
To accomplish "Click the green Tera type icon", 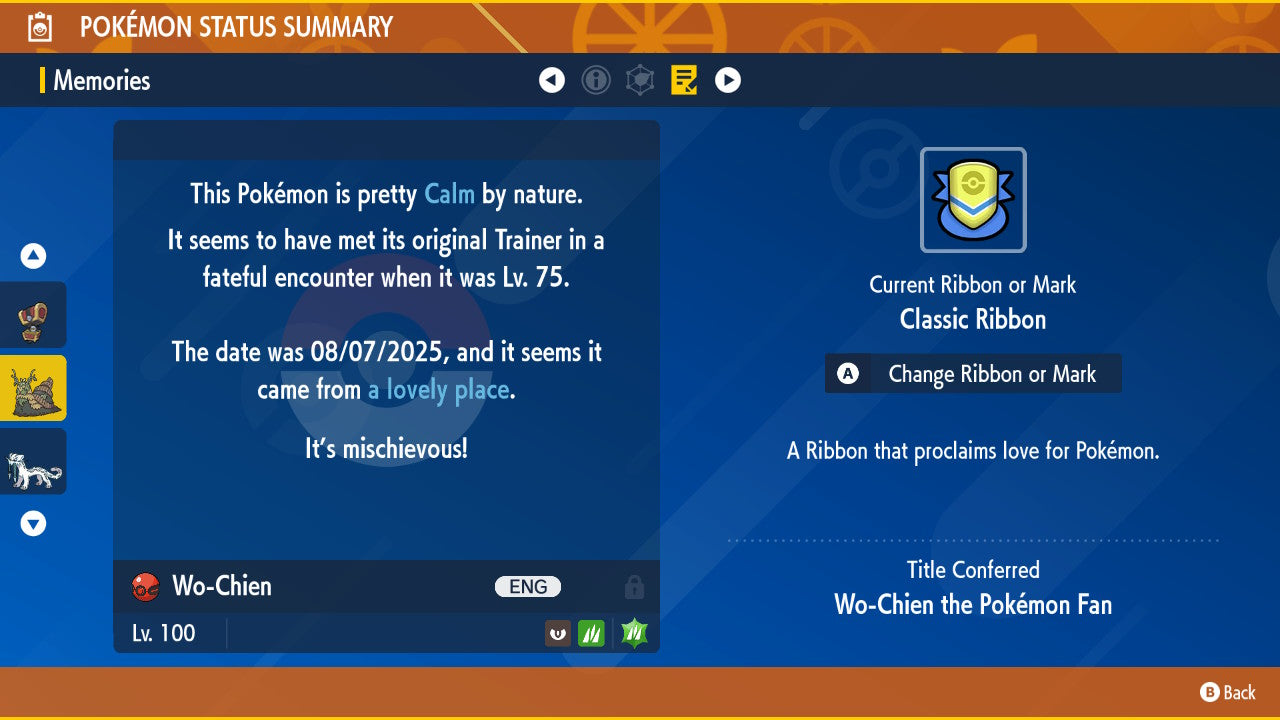I will coord(634,633).
